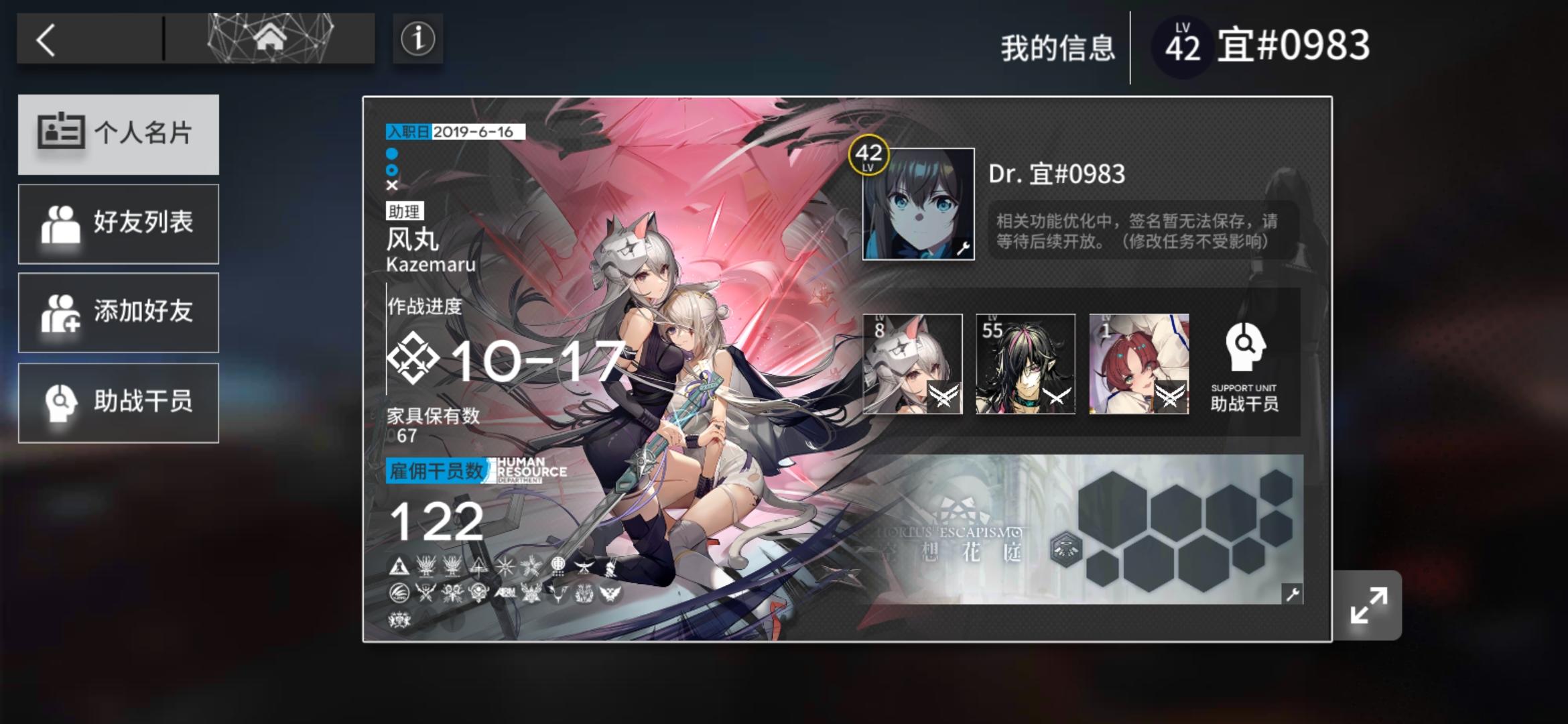This screenshot has height=724, width=1568.
Task: Open the 好友列表 section
Action: pyautogui.click(x=119, y=223)
